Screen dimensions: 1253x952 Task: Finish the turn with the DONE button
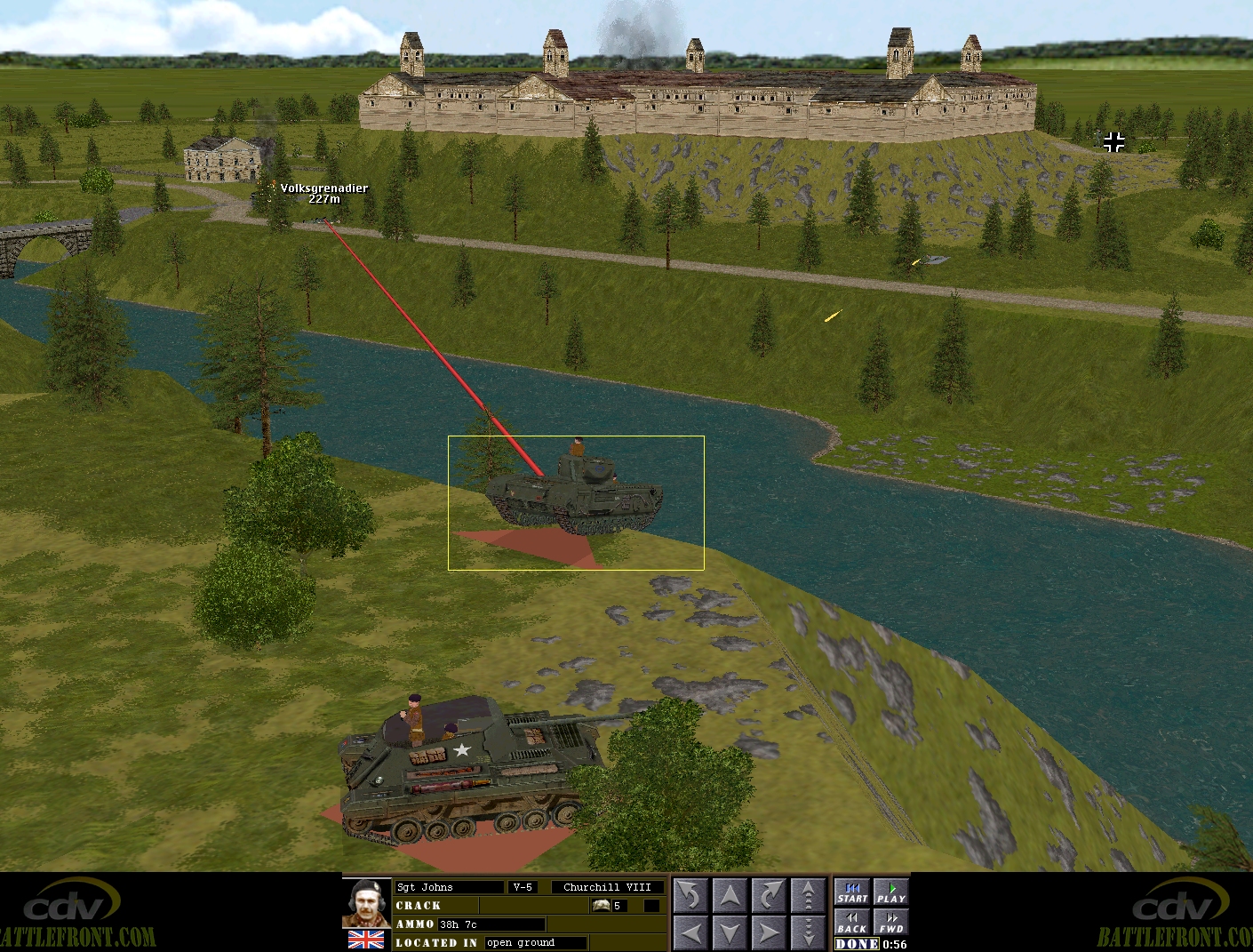[x=858, y=944]
